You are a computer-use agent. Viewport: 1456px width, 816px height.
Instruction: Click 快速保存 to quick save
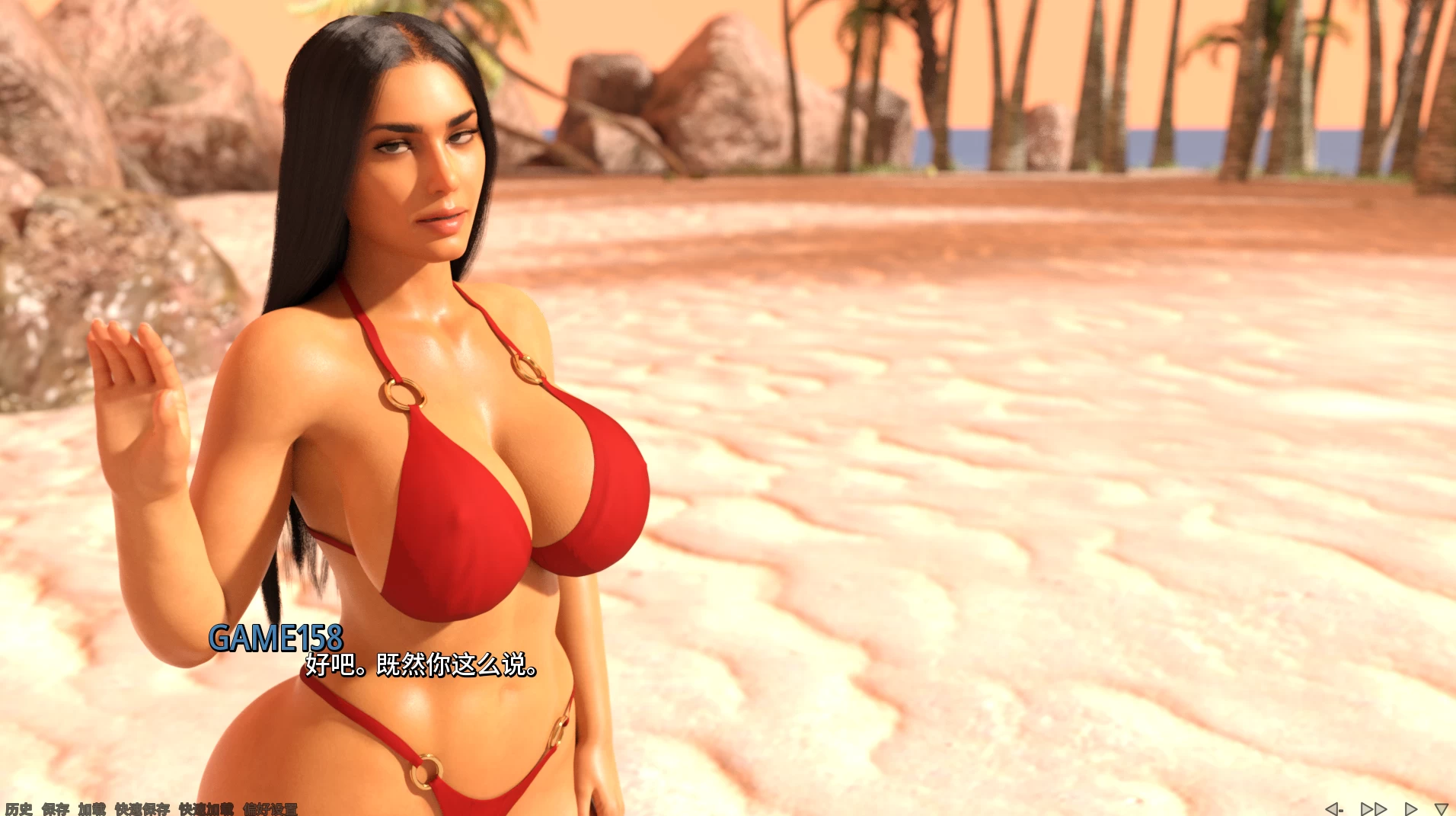tap(142, 808)
